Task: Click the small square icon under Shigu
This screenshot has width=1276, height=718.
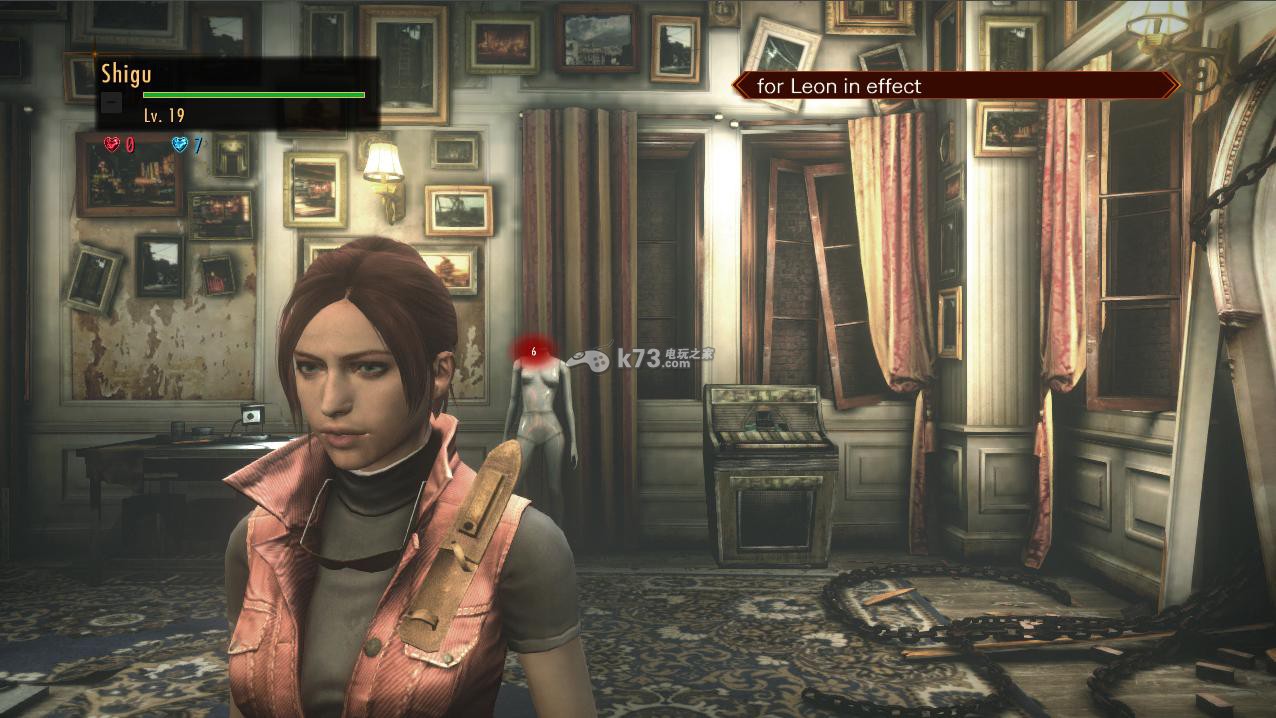Action: pos(113,102)
